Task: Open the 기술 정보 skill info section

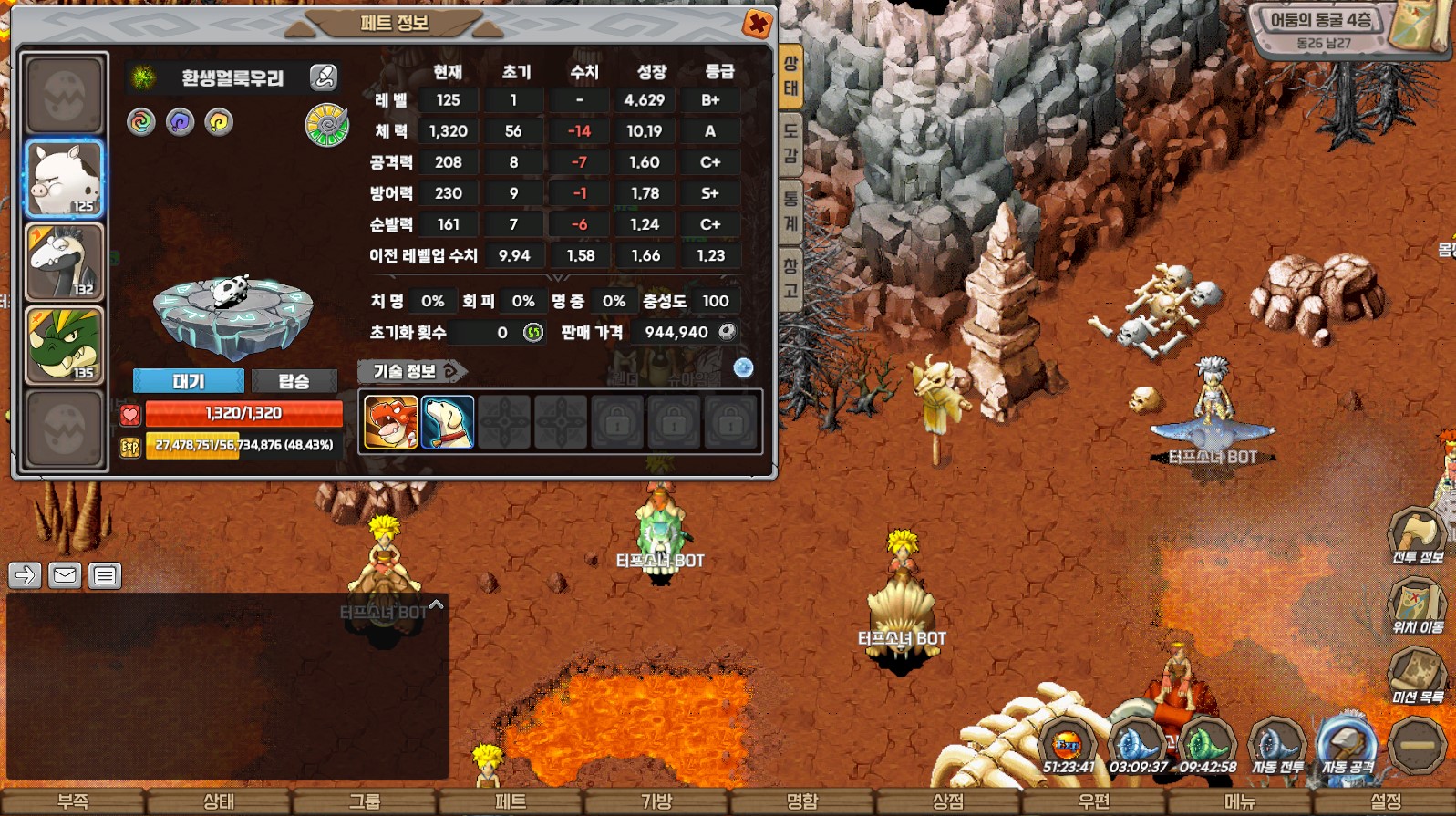Action: [412, 371]
